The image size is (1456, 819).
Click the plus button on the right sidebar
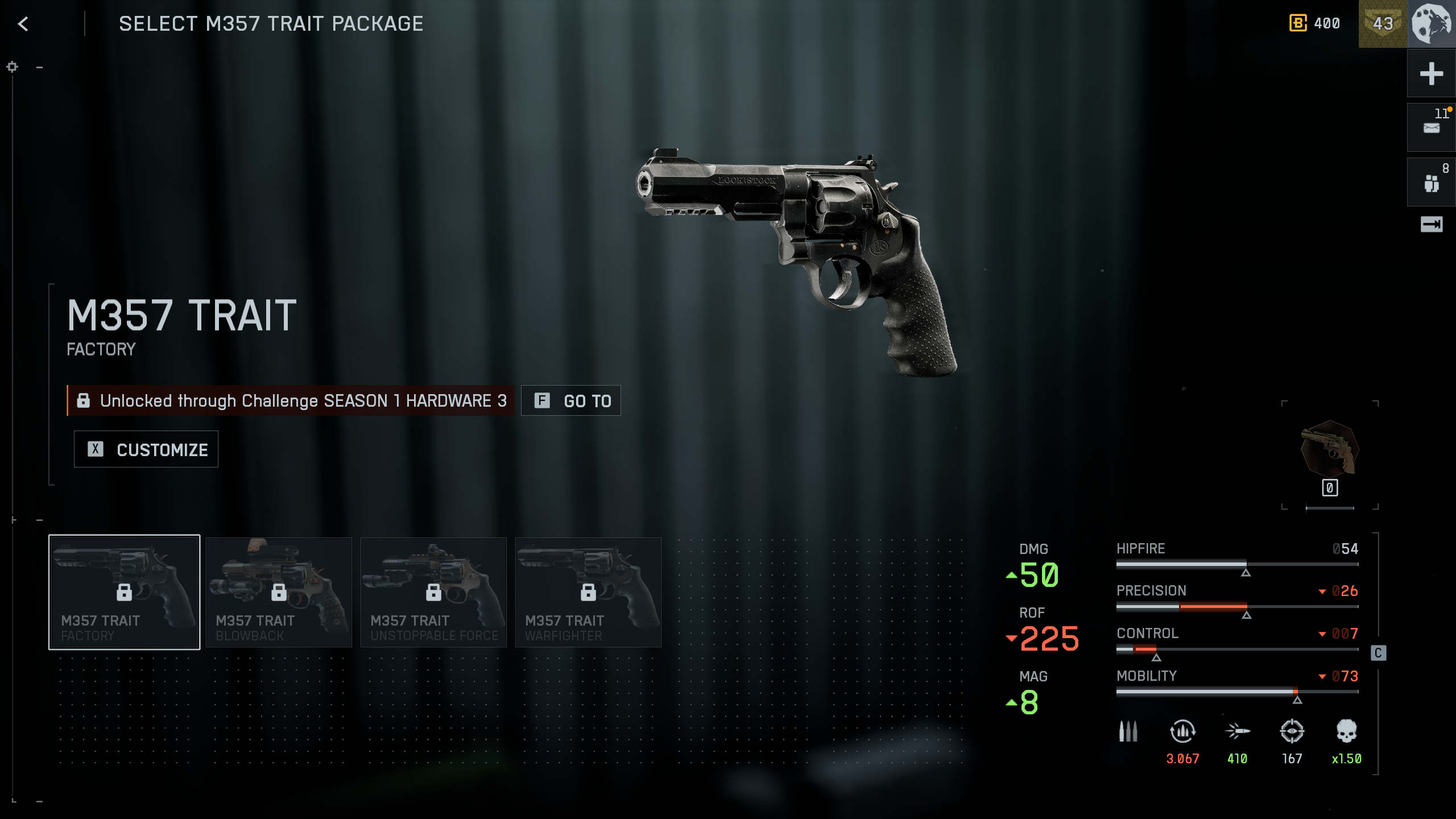click(x=1431, y=74)
